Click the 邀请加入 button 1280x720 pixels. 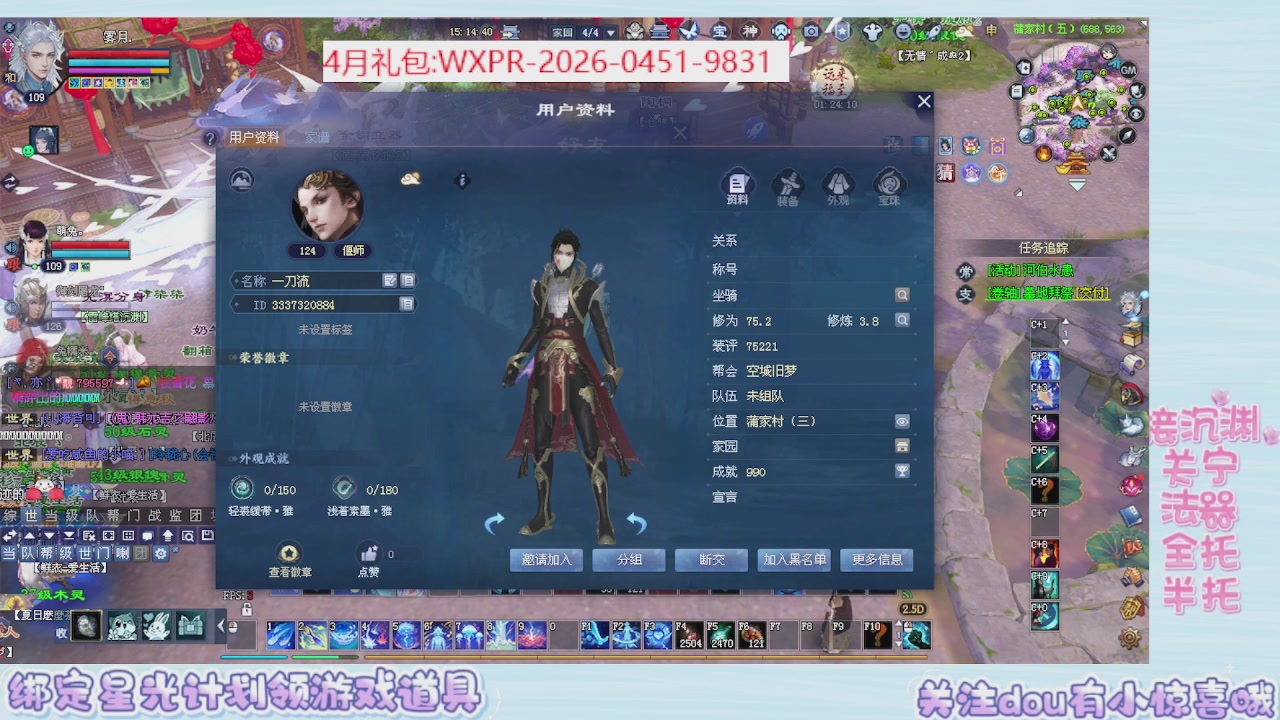click(x=546, y=560)
